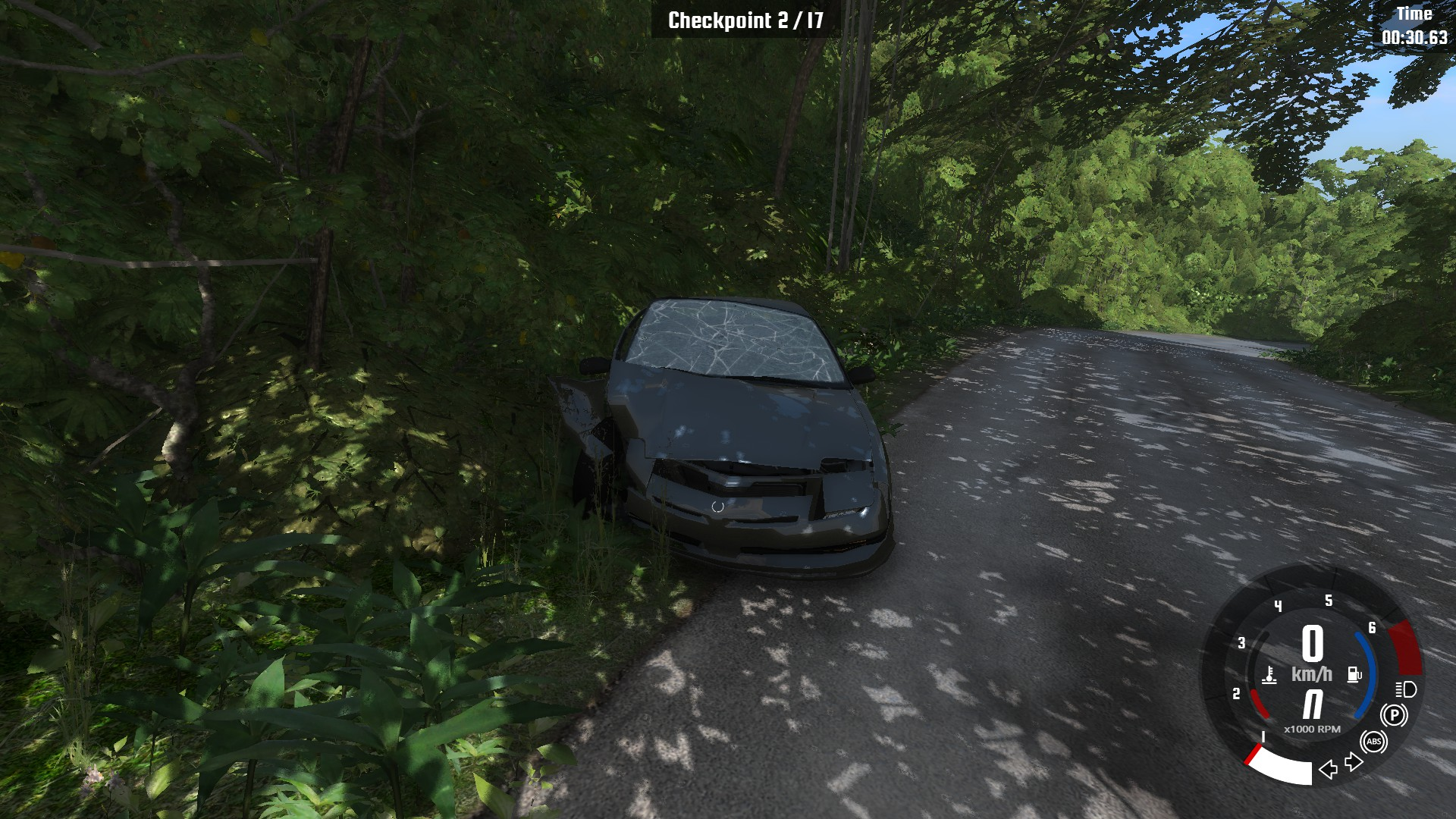This screenshot has height=819, width=1456.
Task: Toggle the headlight indicator icon
Action: tap(1406, 689)
